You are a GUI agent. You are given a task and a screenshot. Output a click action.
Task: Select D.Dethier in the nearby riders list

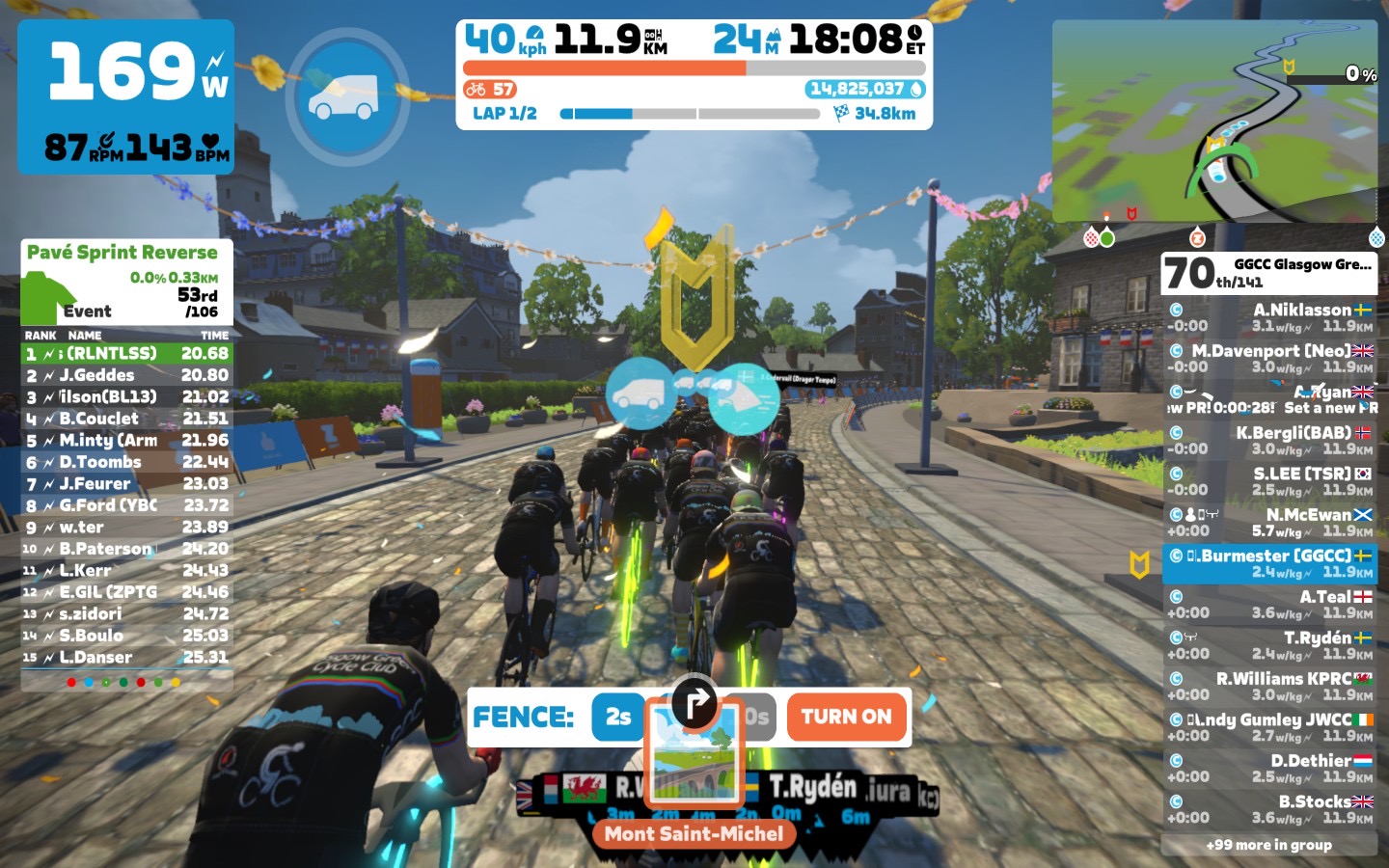(x=1269, y=768)
